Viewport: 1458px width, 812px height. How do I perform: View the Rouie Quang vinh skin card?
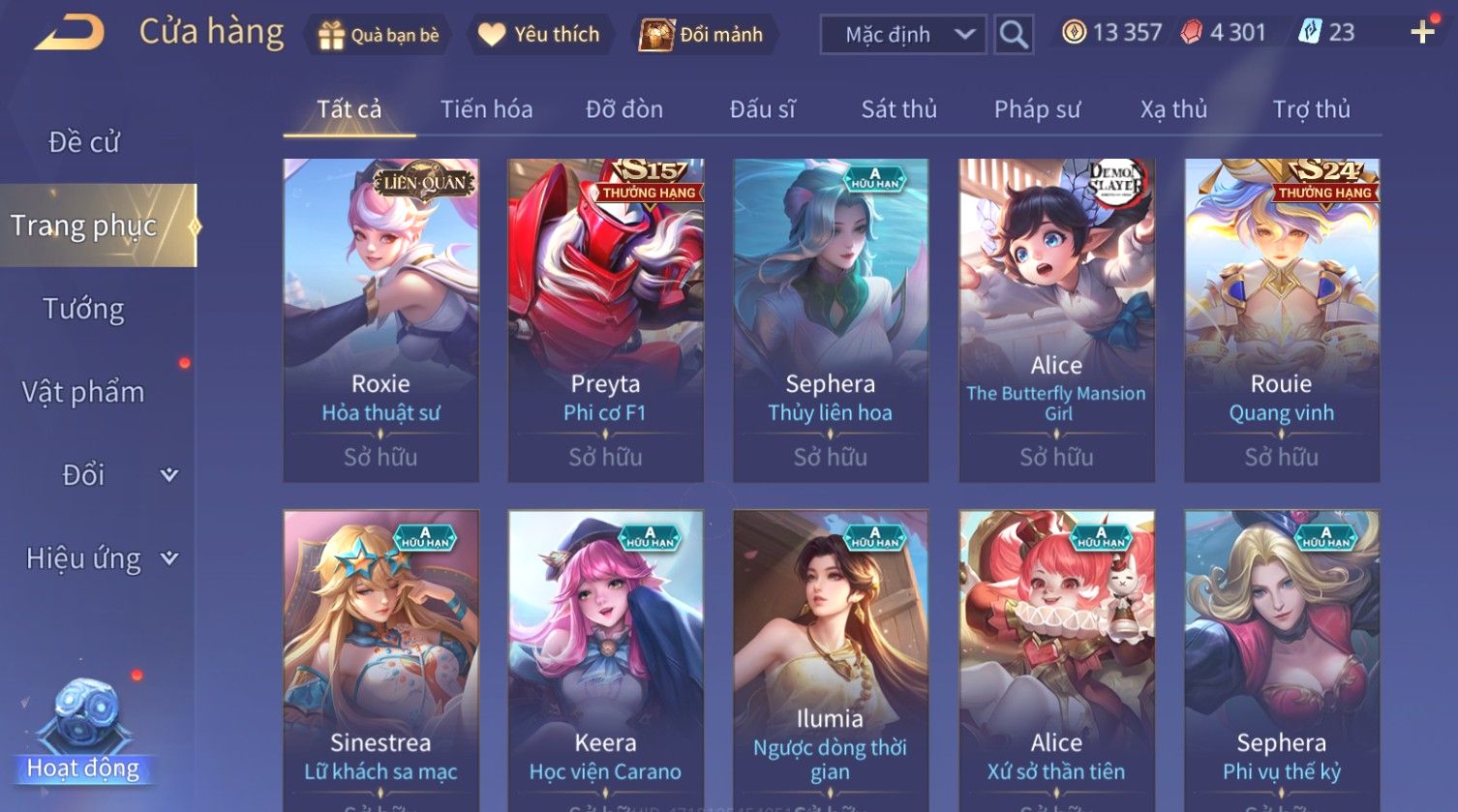pos(1281,319)
